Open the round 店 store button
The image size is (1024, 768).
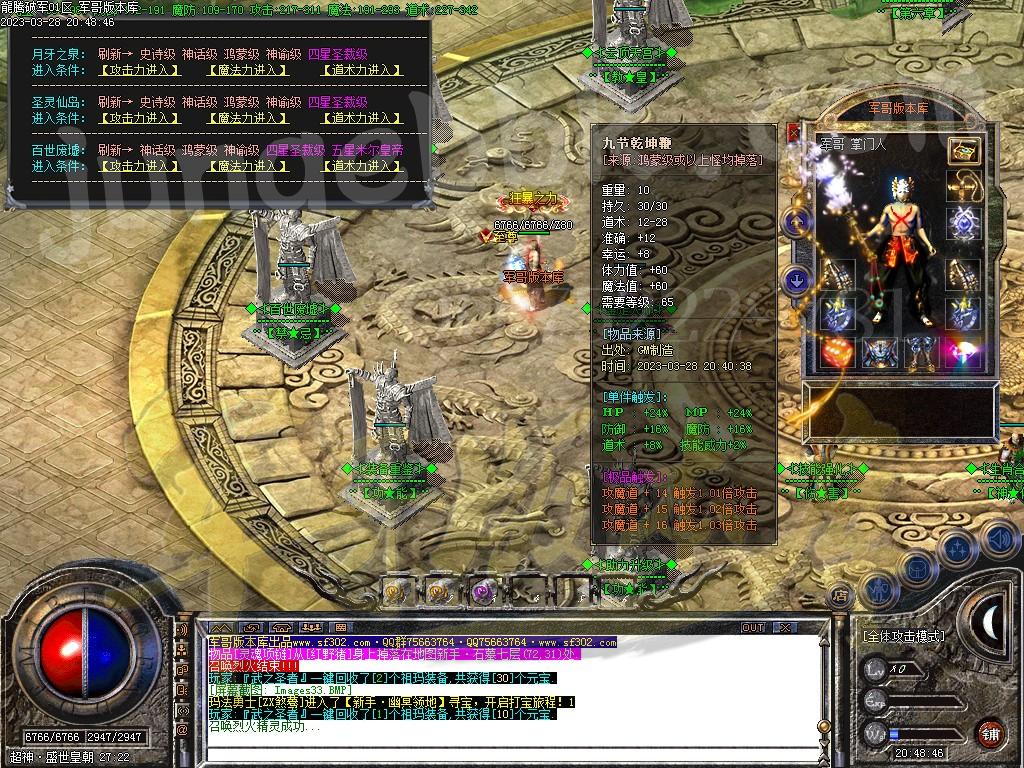pos(840,596)
